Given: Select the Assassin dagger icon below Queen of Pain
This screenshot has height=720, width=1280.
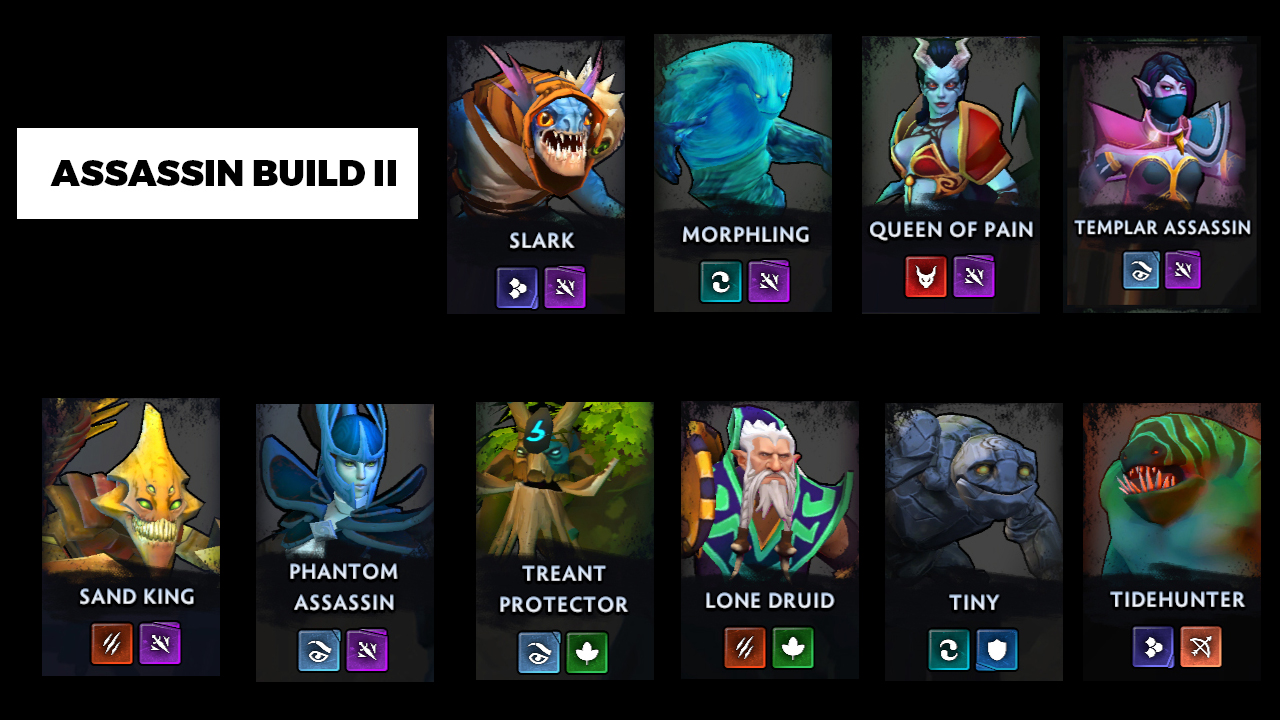Looking at the screenshot, I should pos(973,277).
